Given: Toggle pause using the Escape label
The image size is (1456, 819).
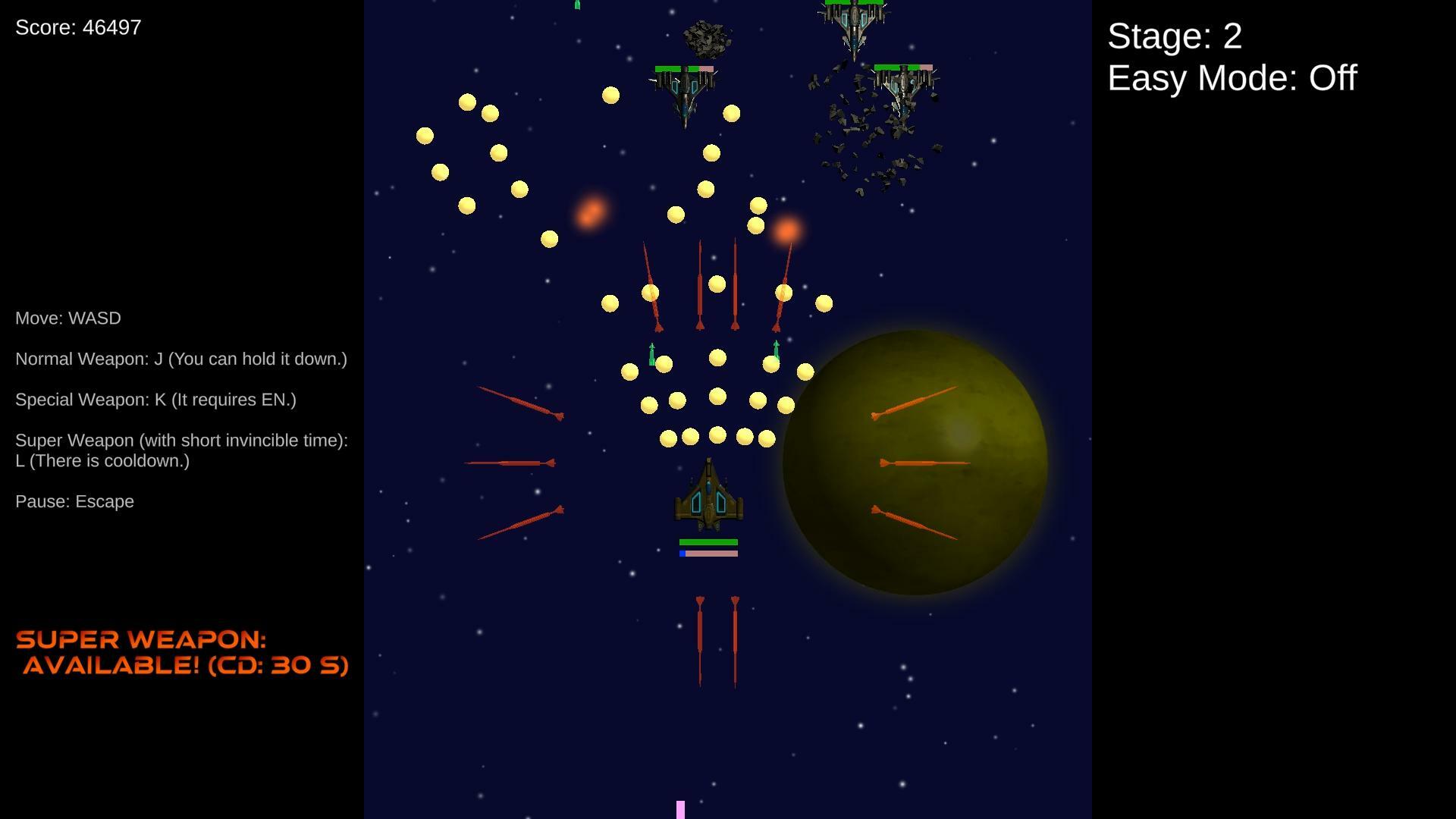Looking at the screenshot, I should coord(74,501).
